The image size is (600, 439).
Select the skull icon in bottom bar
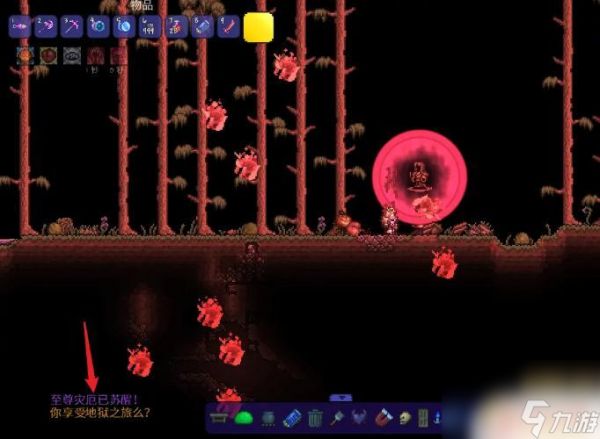click(405, 418)
